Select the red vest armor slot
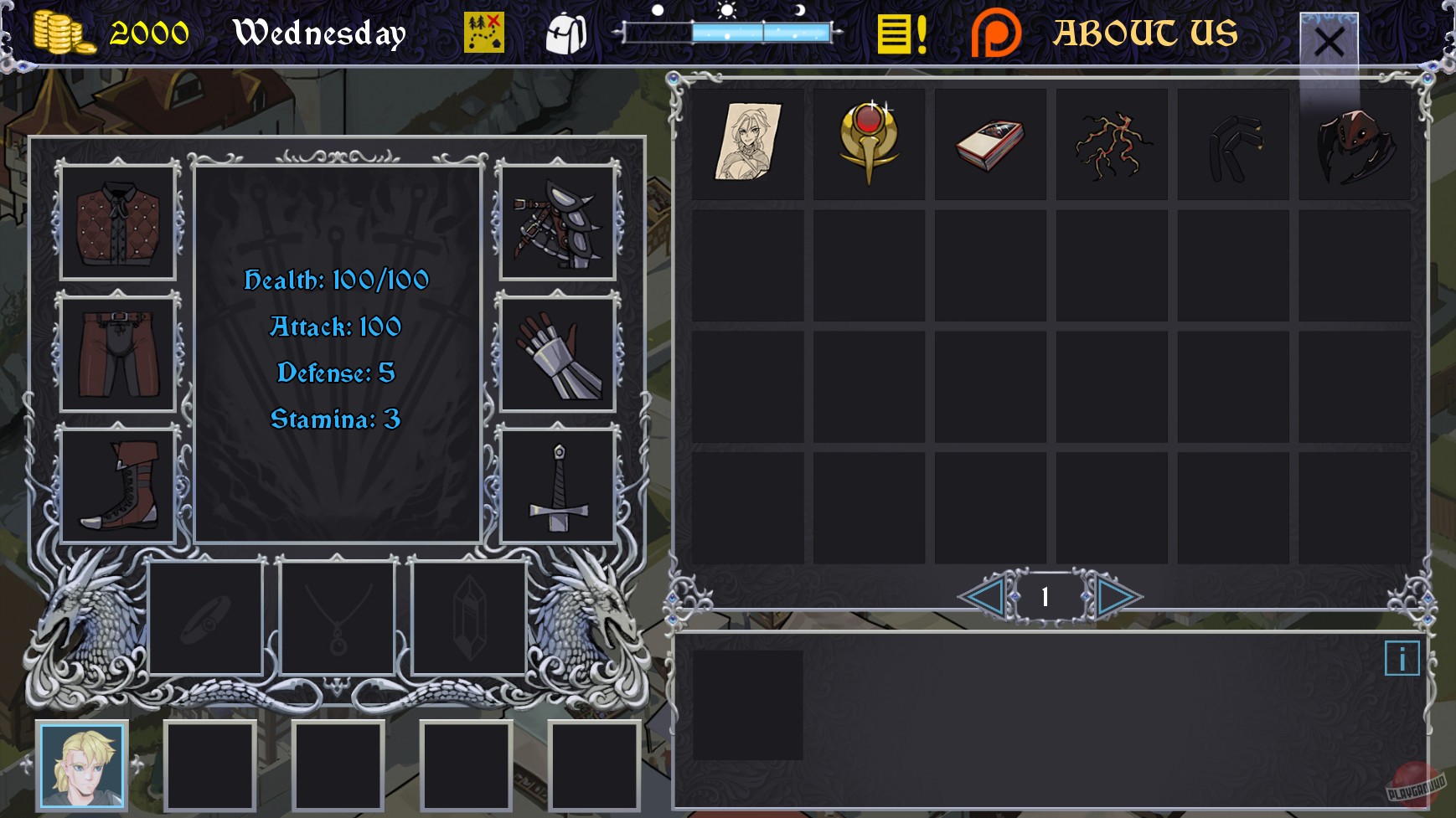 (x=117, y=223)
